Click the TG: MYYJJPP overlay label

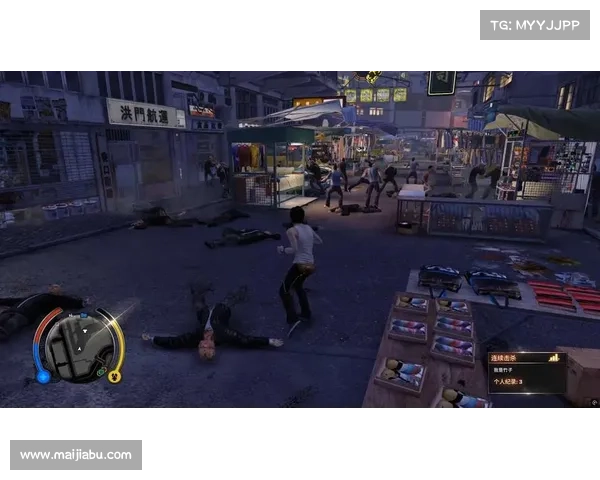[535, 24]
